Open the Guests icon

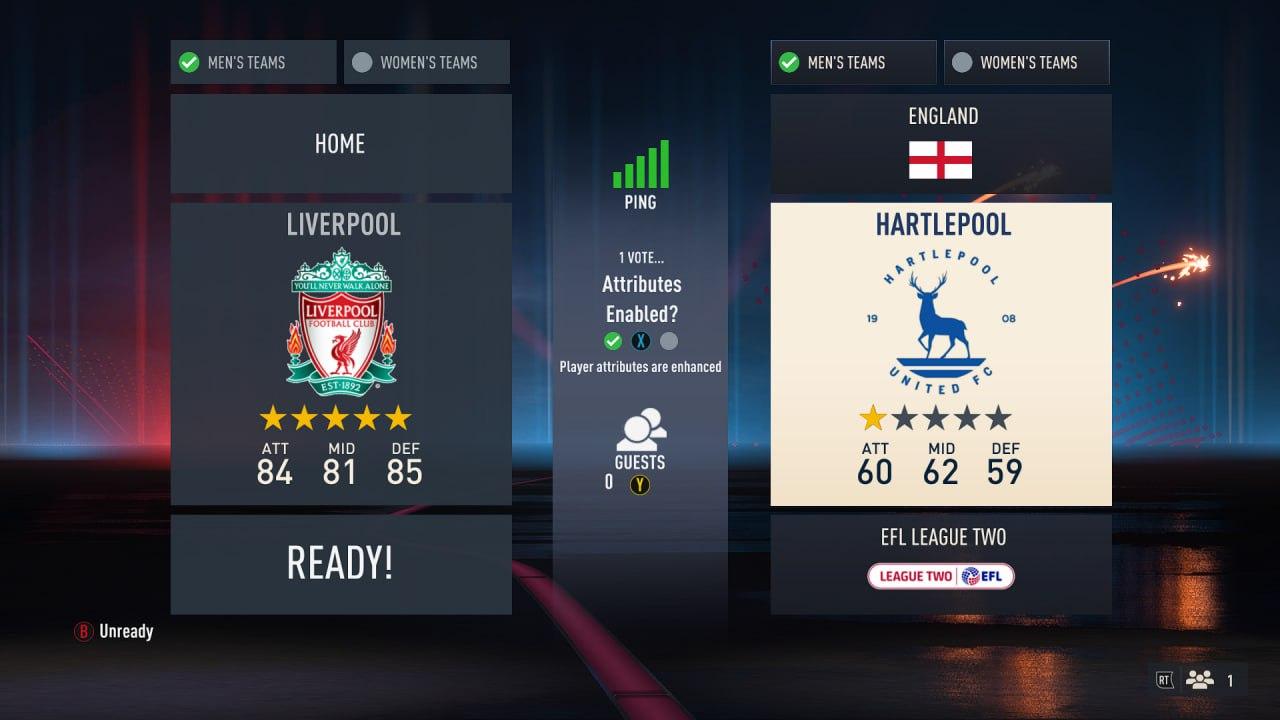[640, 431]
